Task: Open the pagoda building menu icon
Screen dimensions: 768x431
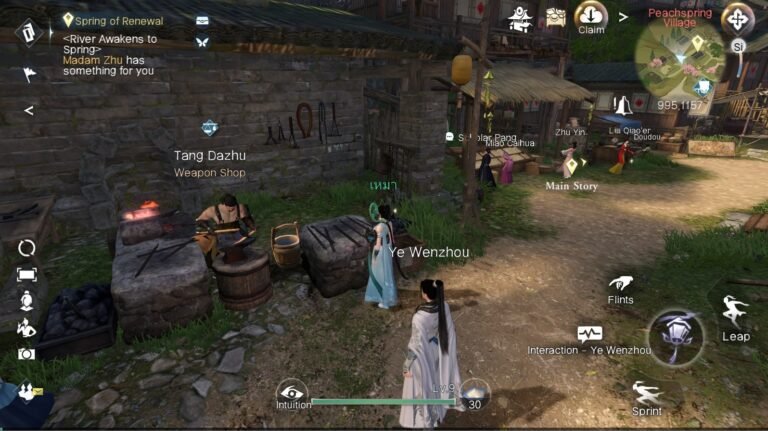Action: (520, 18)
